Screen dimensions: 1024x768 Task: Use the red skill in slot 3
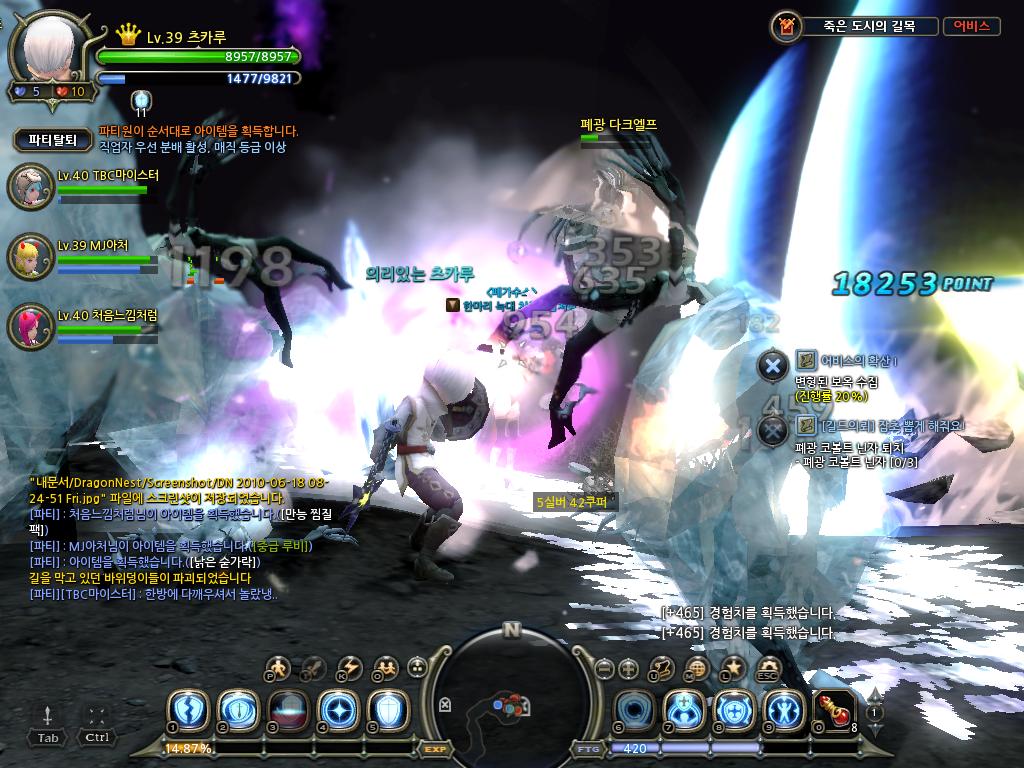(x=287, y=709)
